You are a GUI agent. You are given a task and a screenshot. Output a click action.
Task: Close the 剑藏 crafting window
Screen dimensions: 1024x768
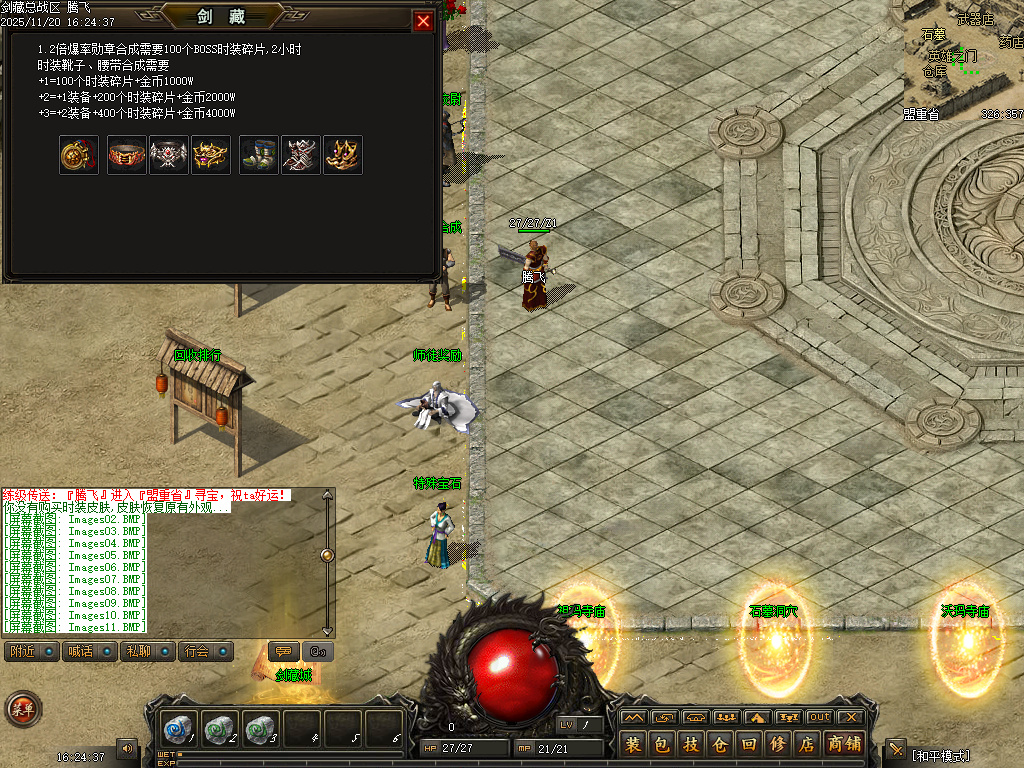click(424, 21)
